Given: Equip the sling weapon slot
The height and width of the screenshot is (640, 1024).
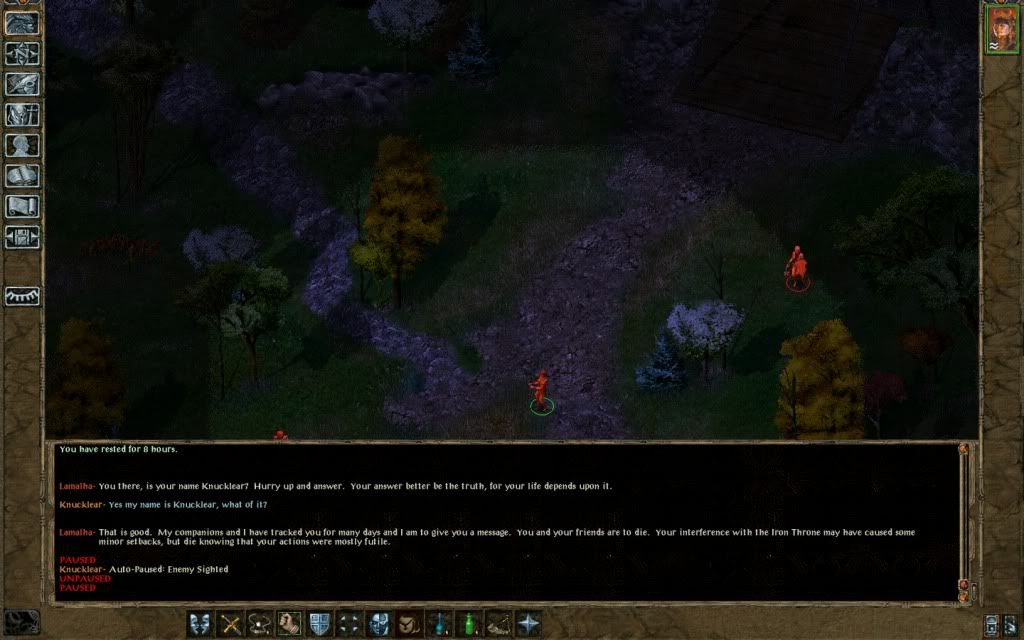Looking at the screenshot, I should tap(261, 622).
